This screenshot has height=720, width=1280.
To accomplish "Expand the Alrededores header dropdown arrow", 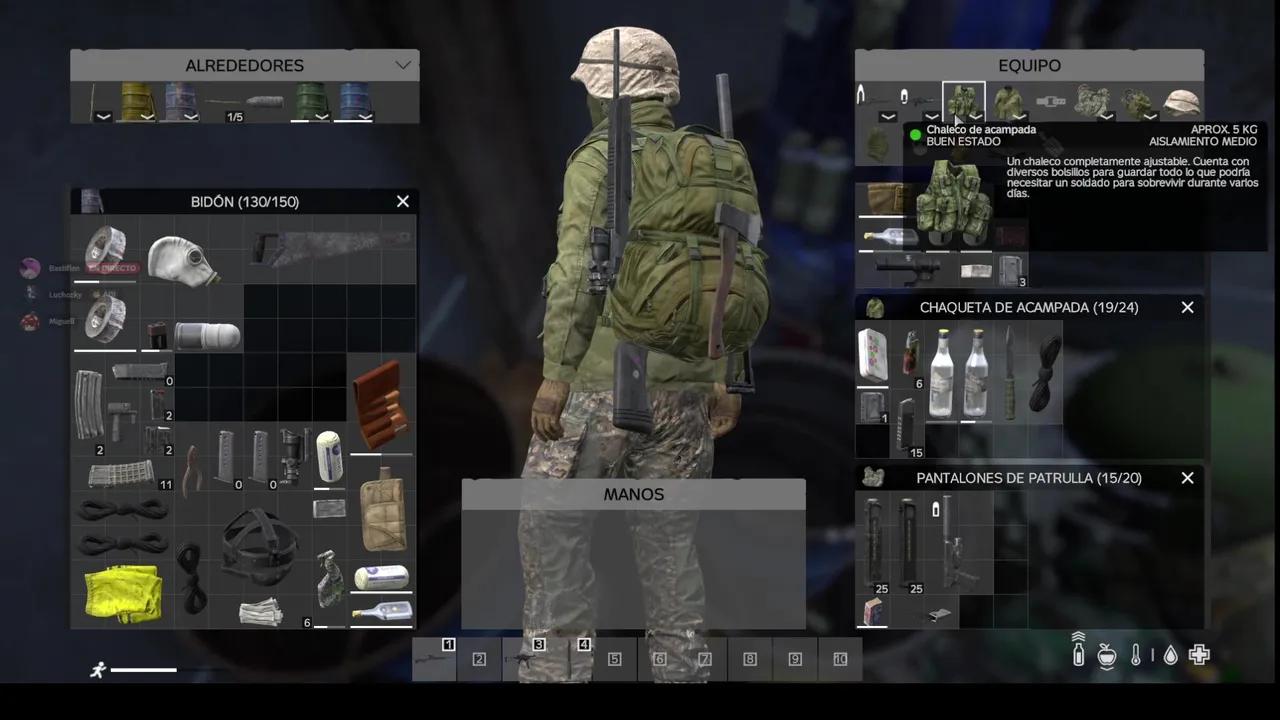I will [x=403, y=66].
